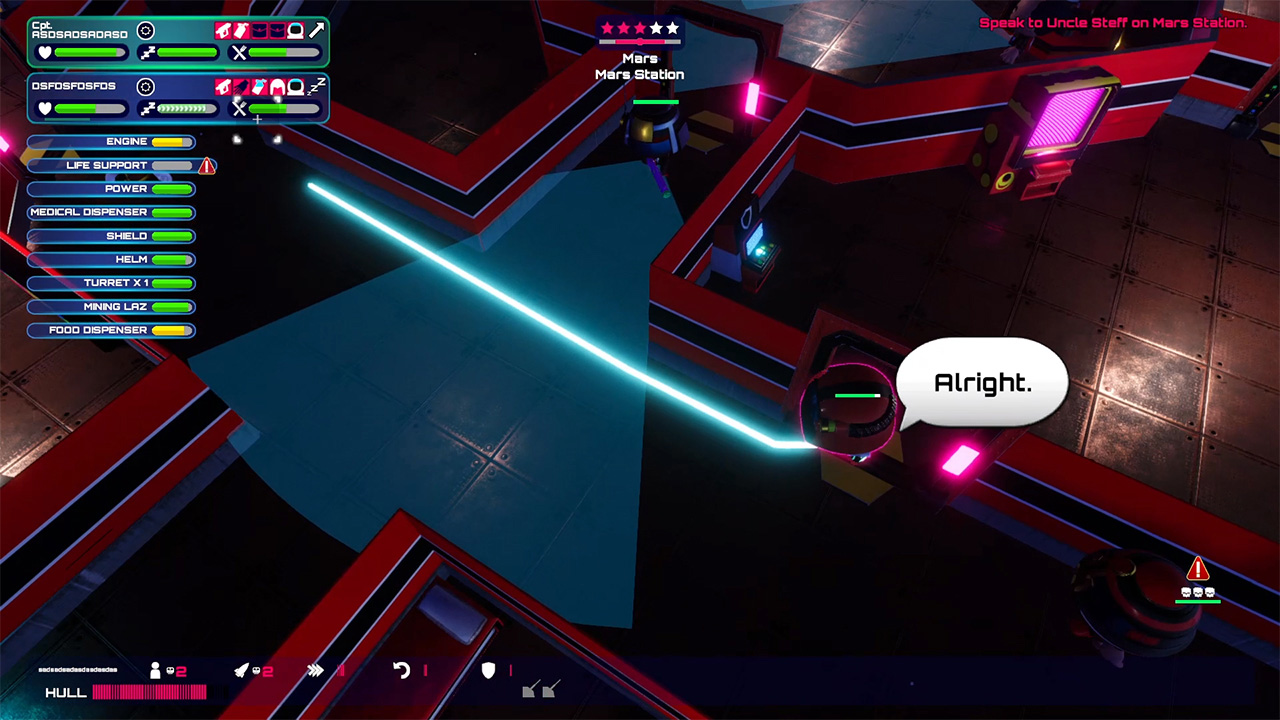Image resolution: width=1280 pixels, height=720 pixels.
Task: Select the gun icon in Cpt. ASDSADSADASD's loadout
Action: tap(223, 30)
